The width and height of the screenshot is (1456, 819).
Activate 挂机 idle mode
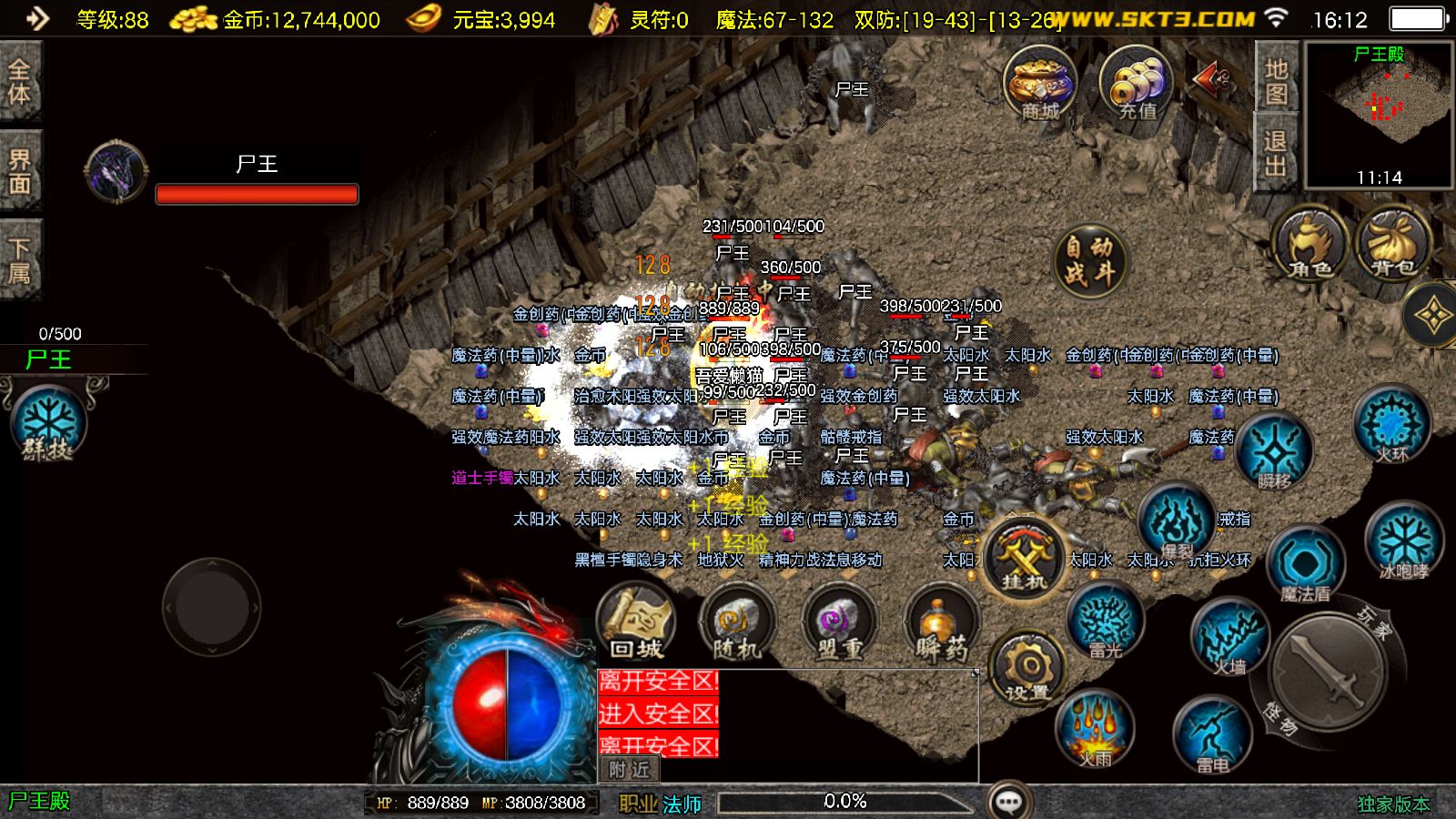[1024, 557]
